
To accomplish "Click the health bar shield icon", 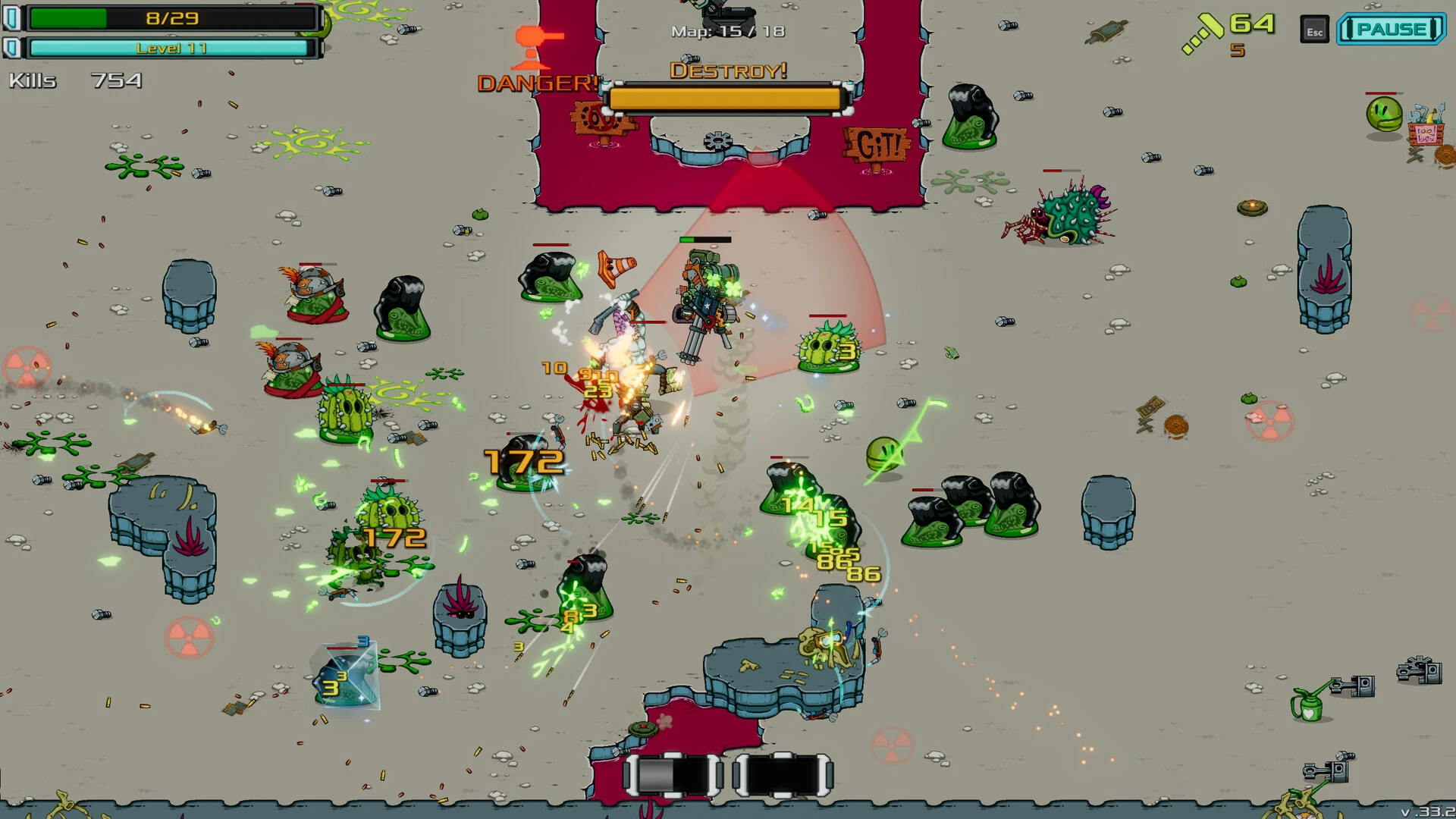I will tap(11, 17).
